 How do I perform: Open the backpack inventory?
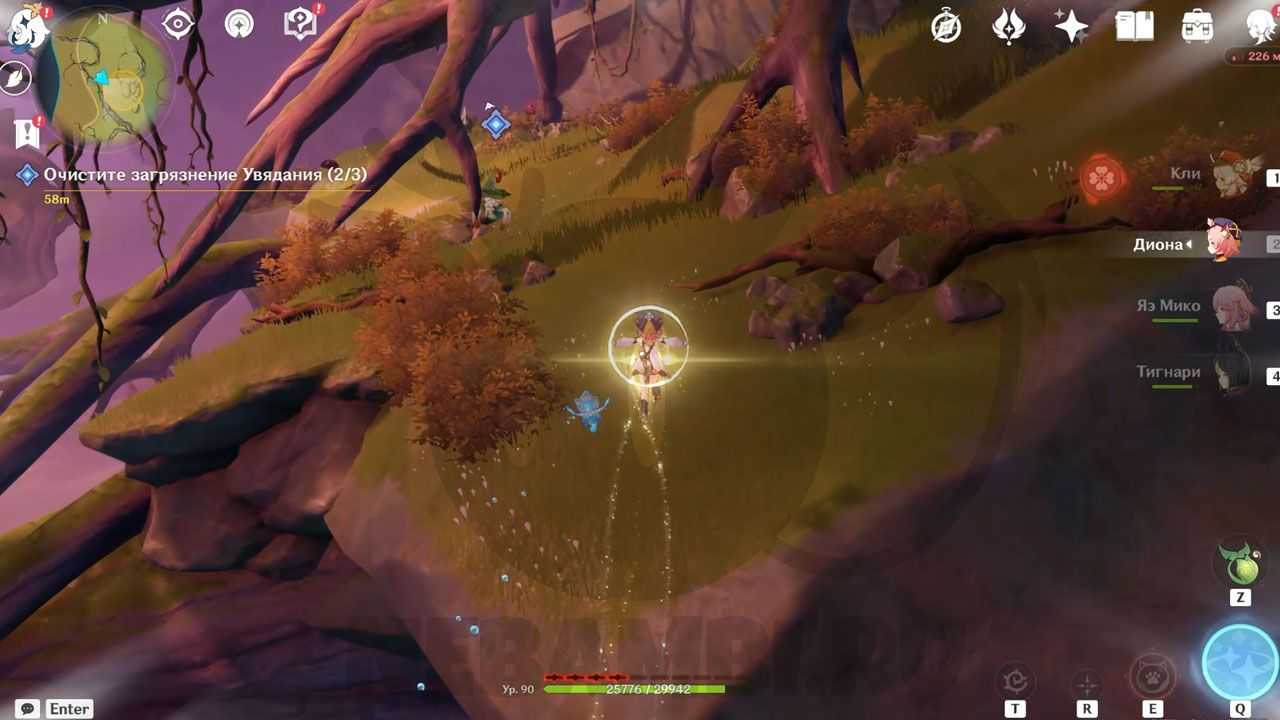click(x=1197, y=27)
